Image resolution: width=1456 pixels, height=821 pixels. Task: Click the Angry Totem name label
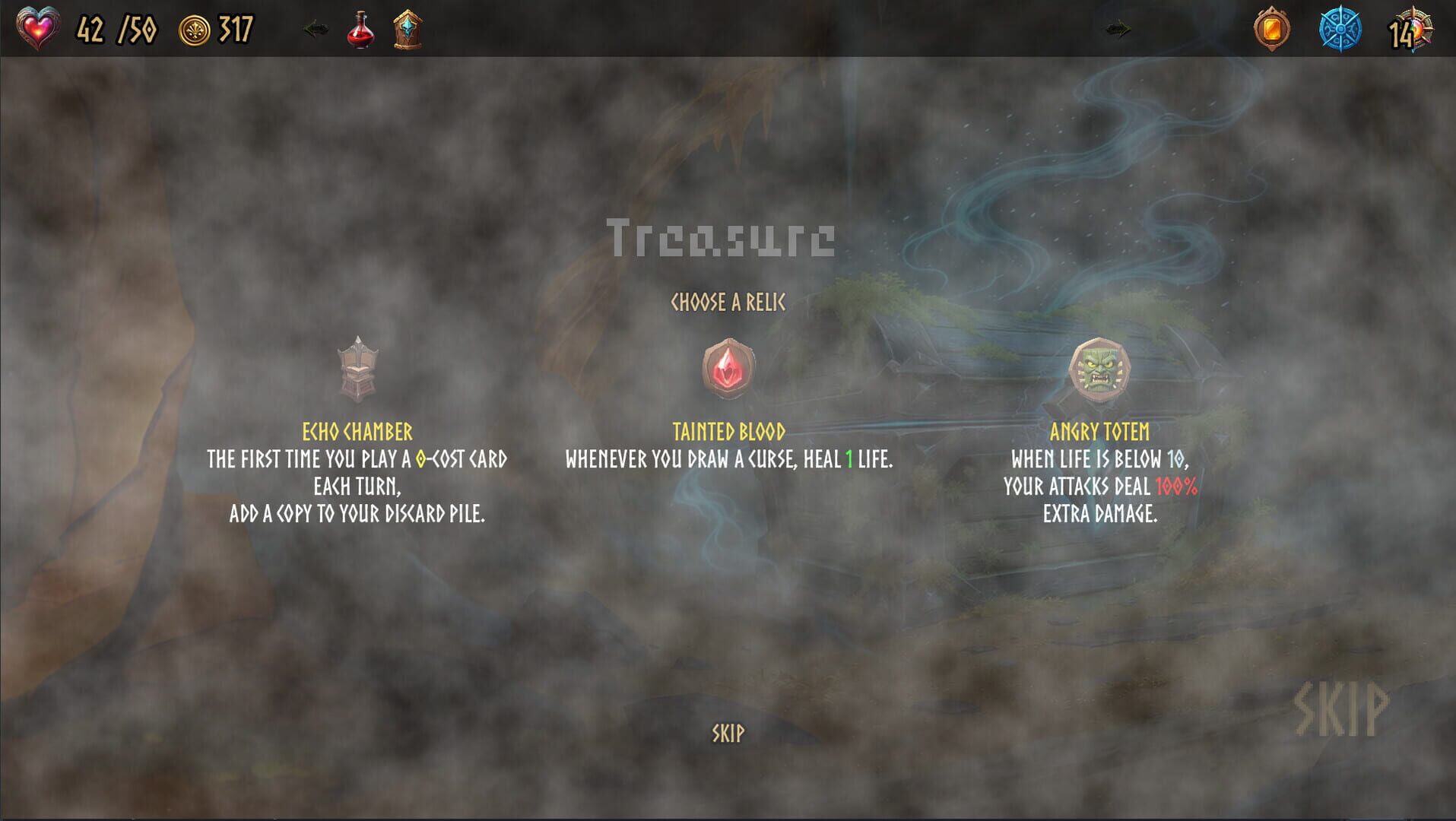point(1099,430)
